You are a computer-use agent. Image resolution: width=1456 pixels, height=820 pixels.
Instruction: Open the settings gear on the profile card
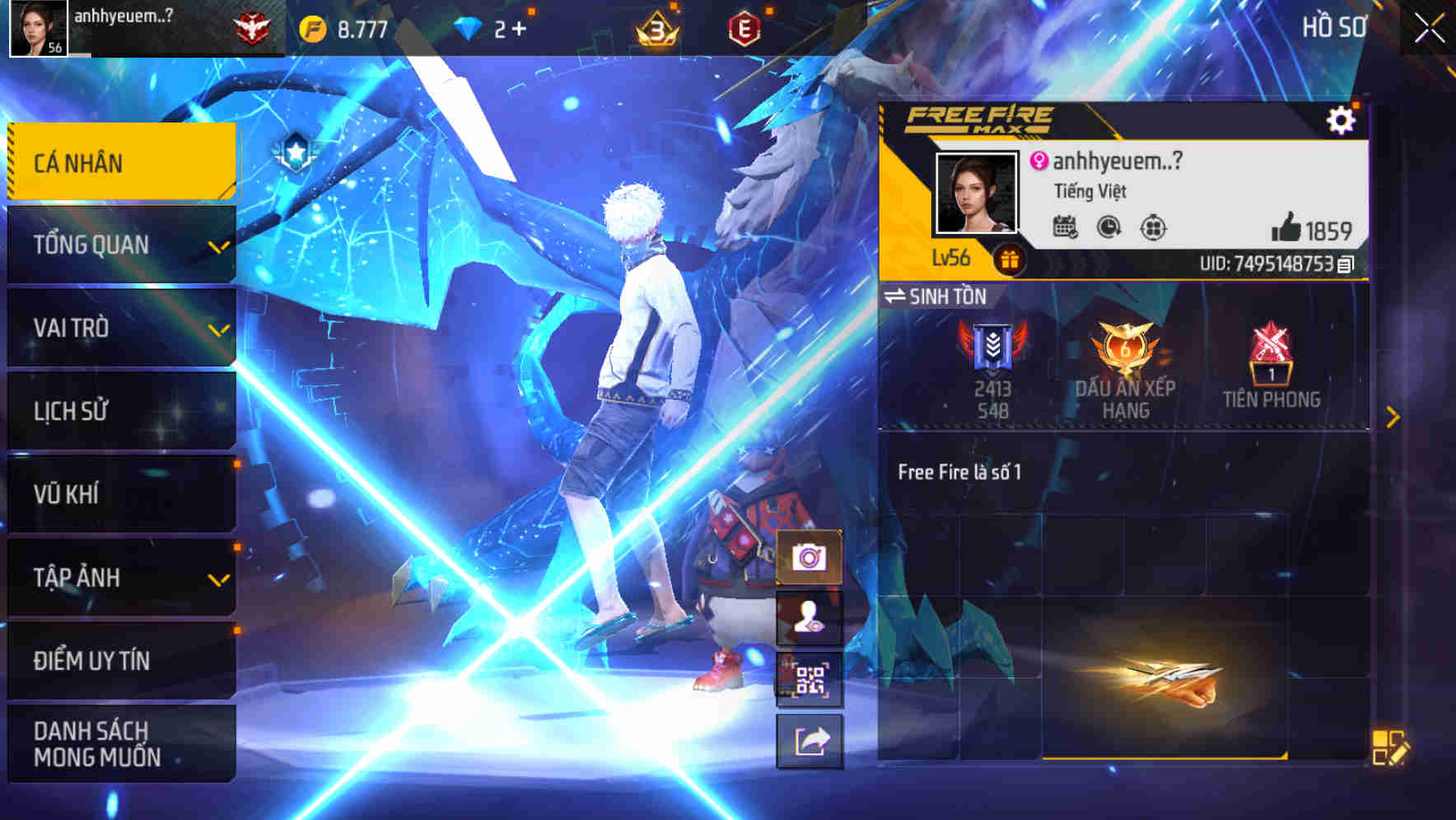pyautogui.click(x=1342, y=120)
